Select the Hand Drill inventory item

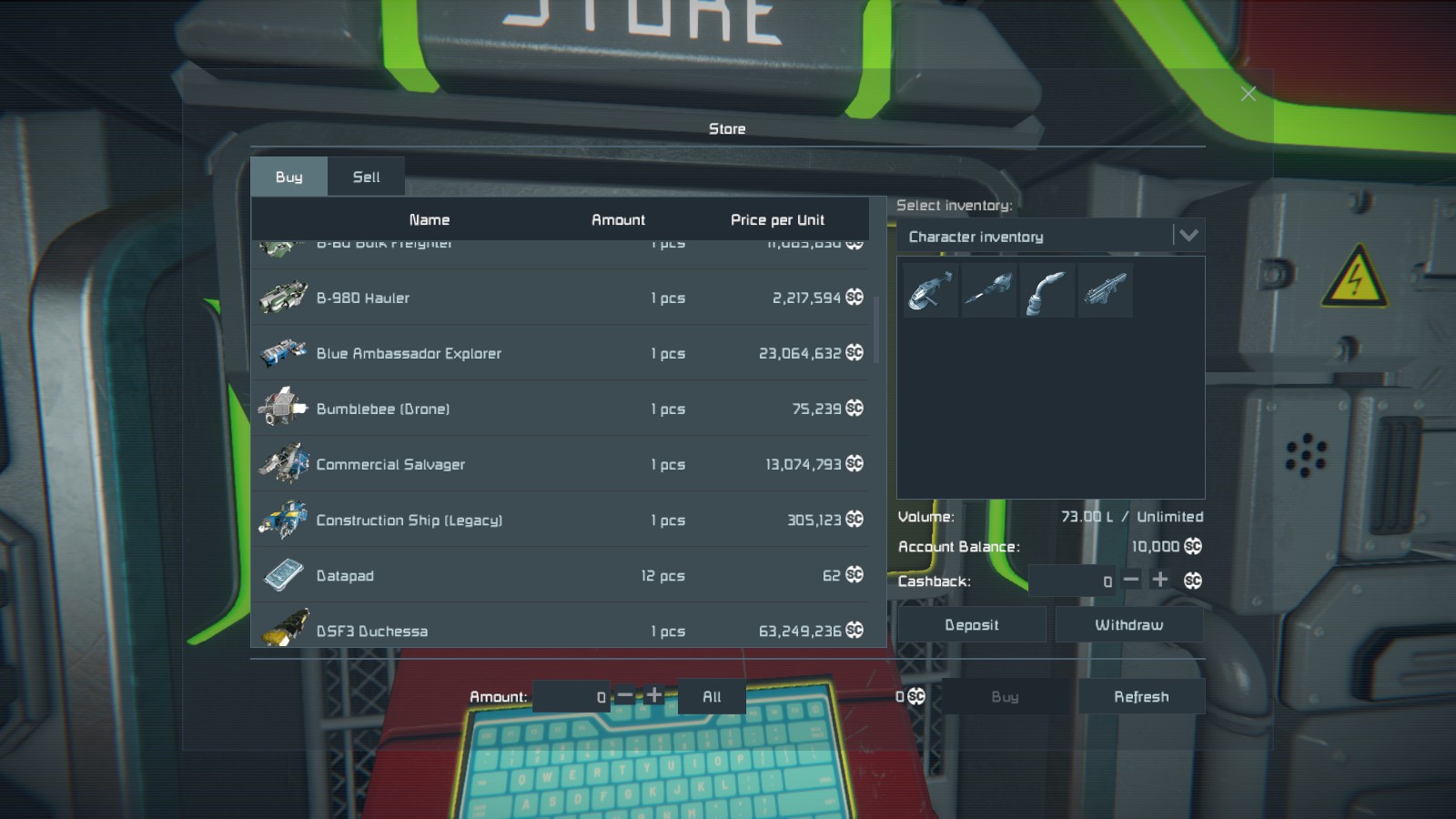988,289
